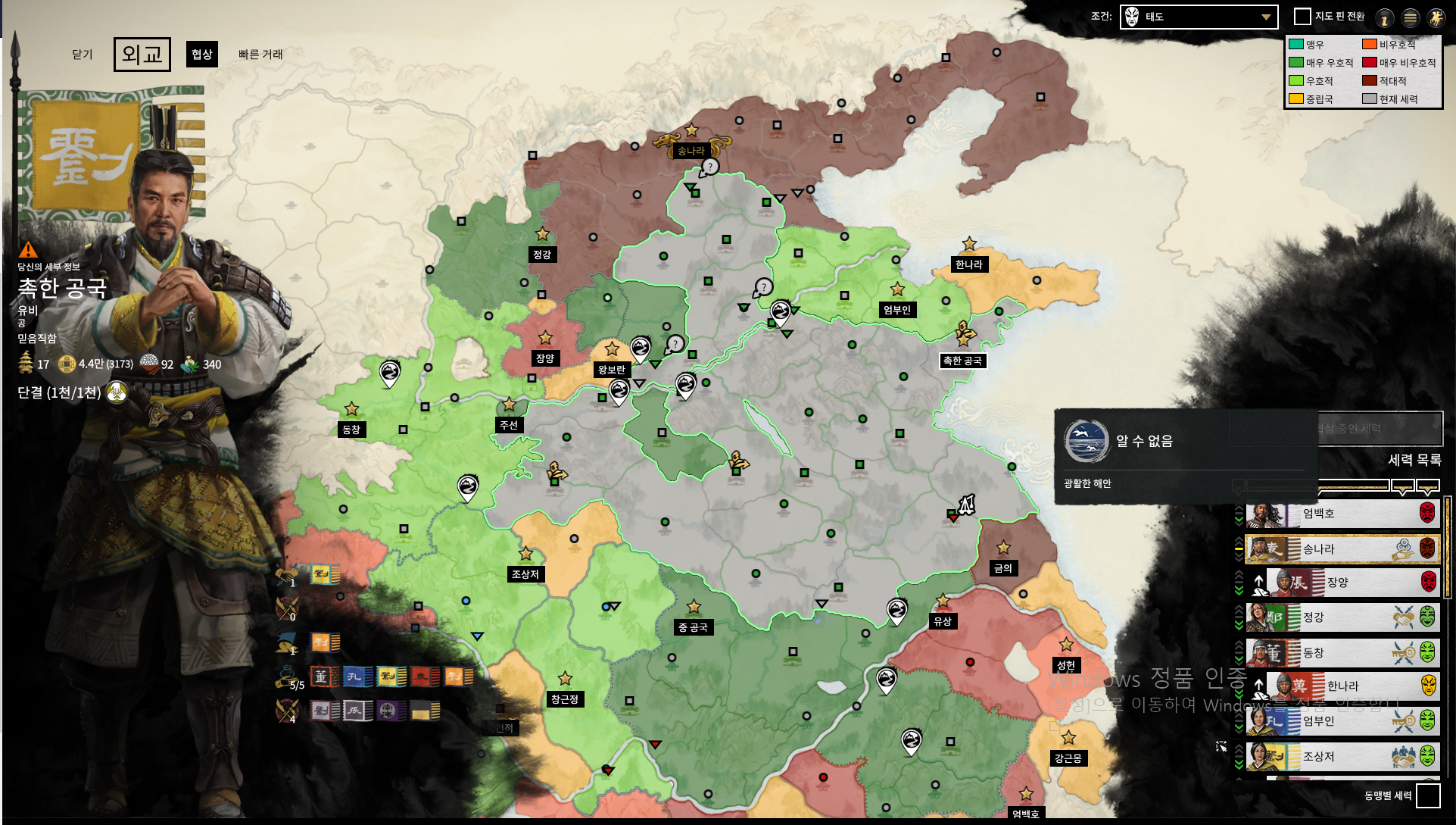Screen dimensions: 1456x825
Task: Click the hamburger lines icon at top right
Action: [1410, 17]
